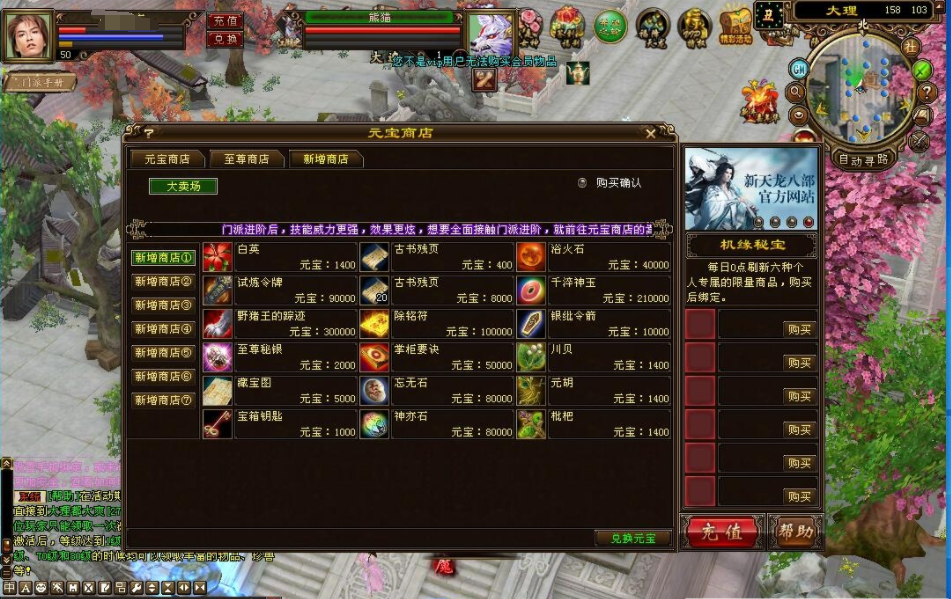Open the red 充值 recharge button below the side panel
This screenshot has width=951, height=599.
pos(721,531)
